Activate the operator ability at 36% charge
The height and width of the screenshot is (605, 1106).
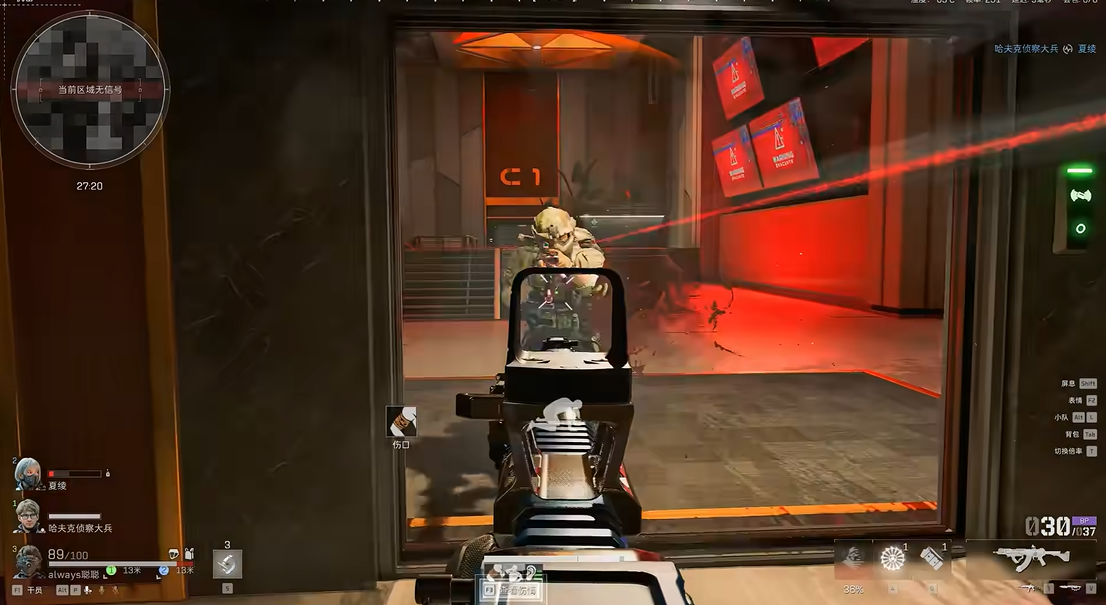click(854, 558)
